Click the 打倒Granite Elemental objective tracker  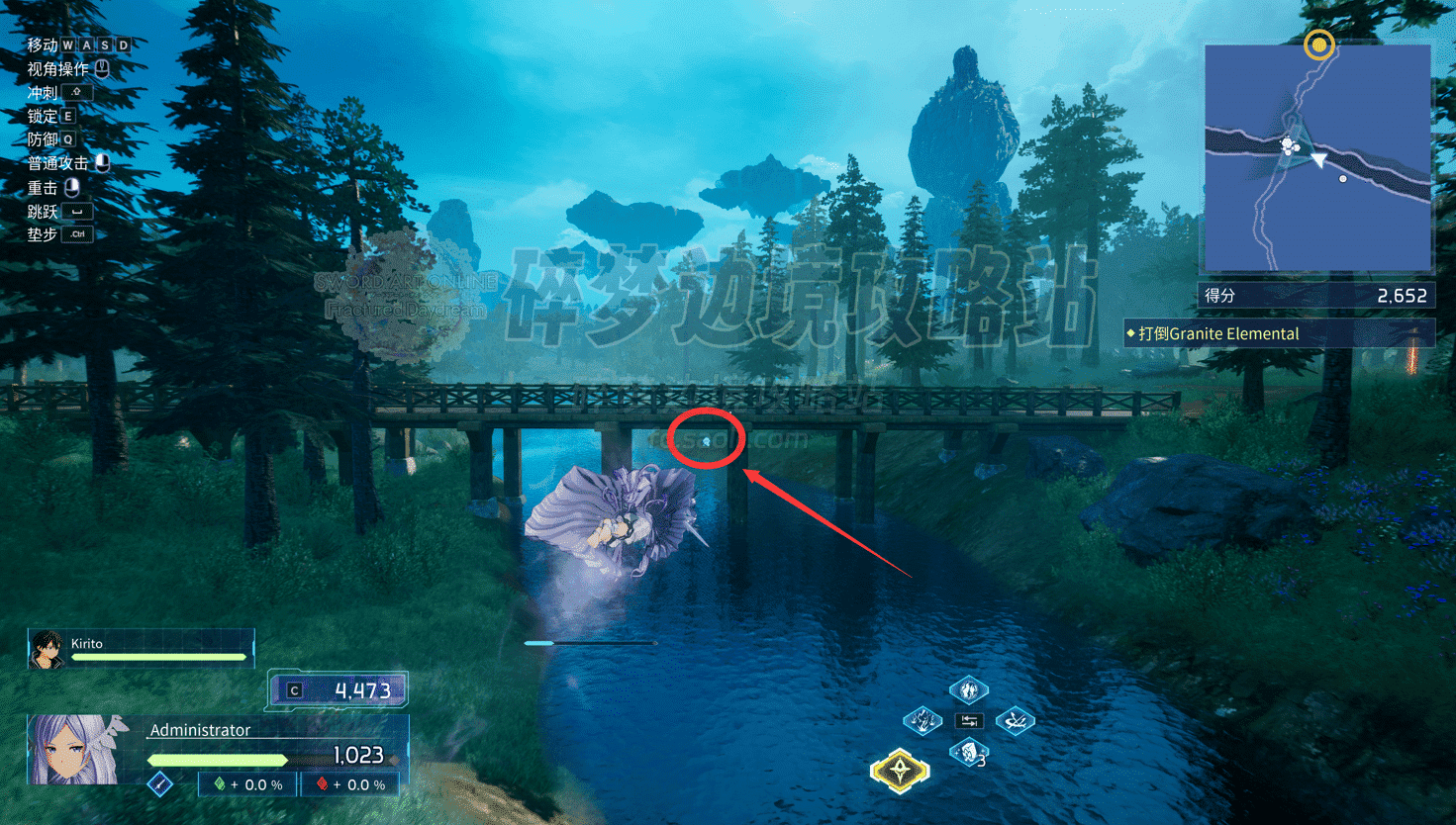click(x=1279, y=333)
